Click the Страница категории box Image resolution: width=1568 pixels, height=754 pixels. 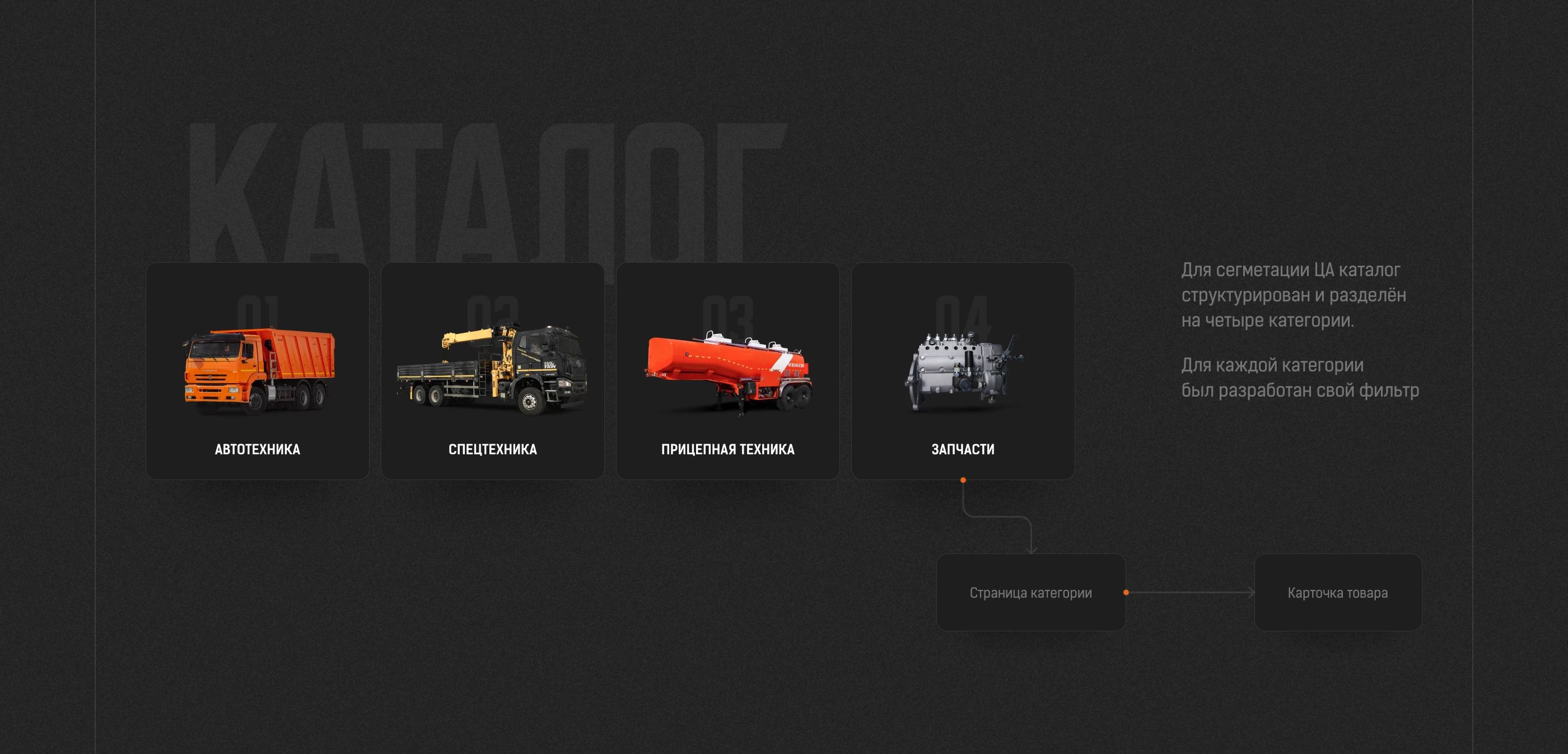point(1030,592)
